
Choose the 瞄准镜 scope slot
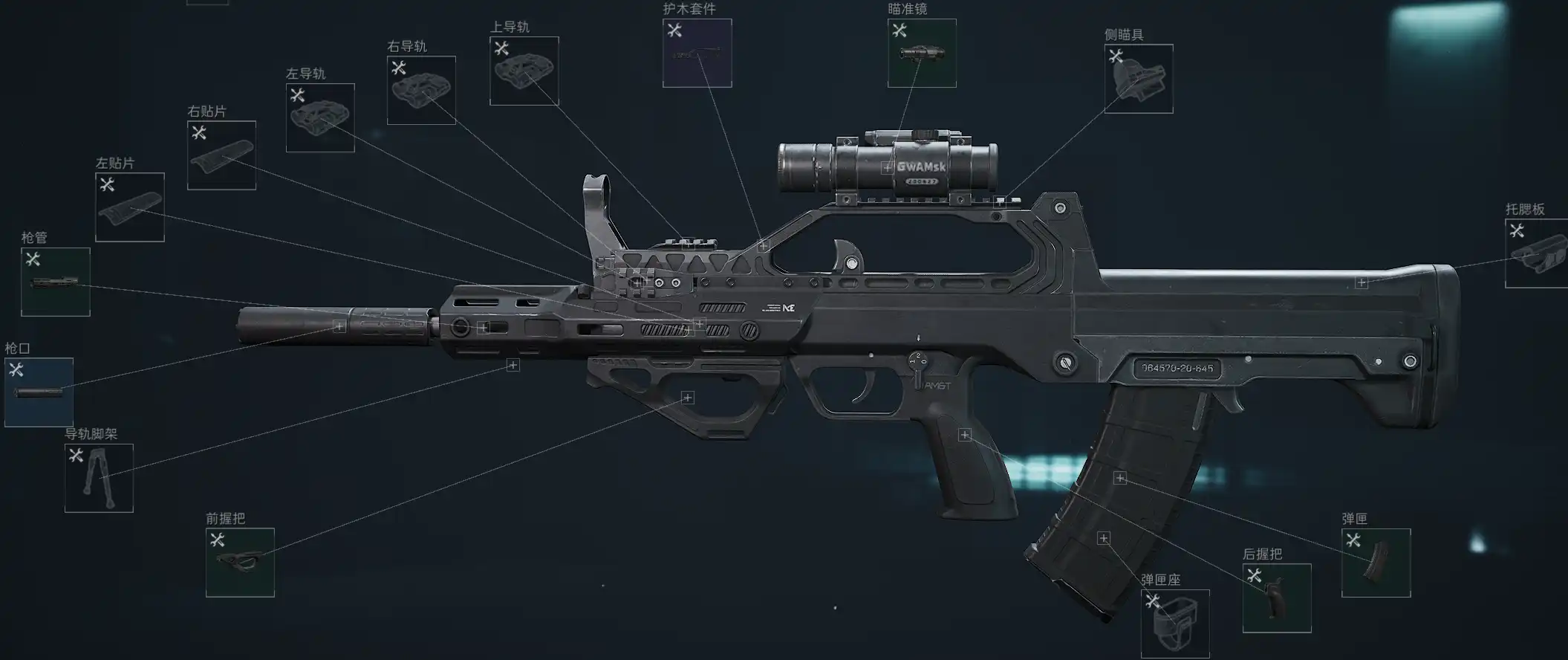point(922,53)
